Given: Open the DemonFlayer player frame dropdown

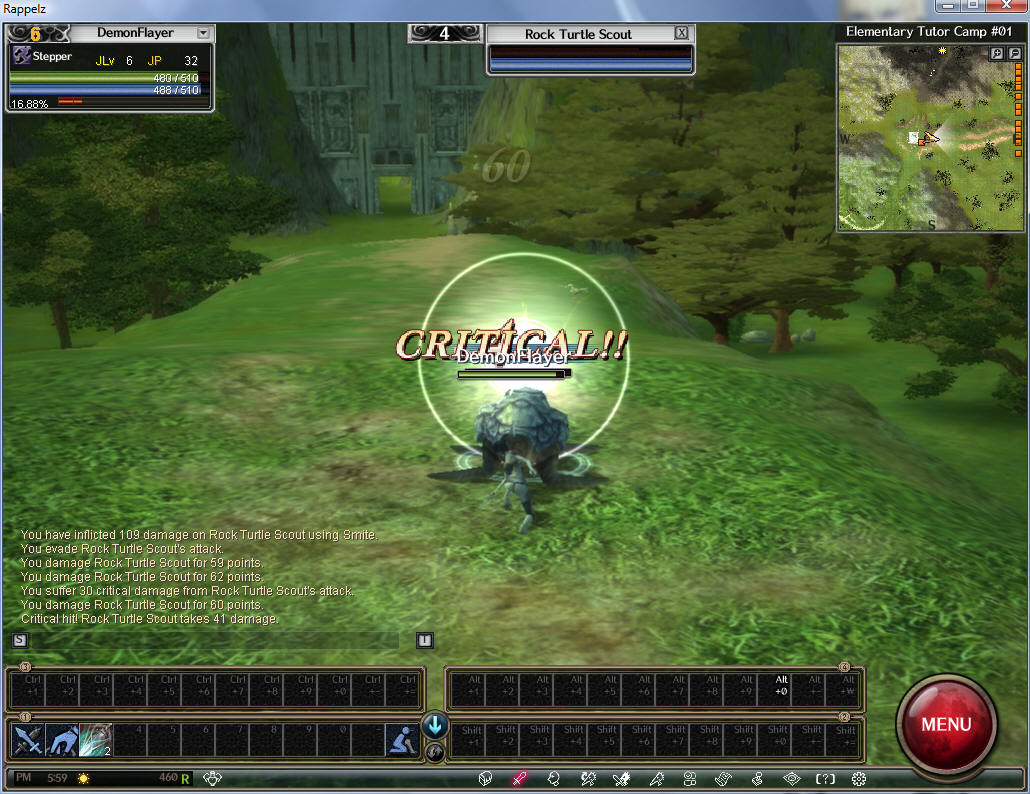Looking at the screenshot, I should coord(203,33).
